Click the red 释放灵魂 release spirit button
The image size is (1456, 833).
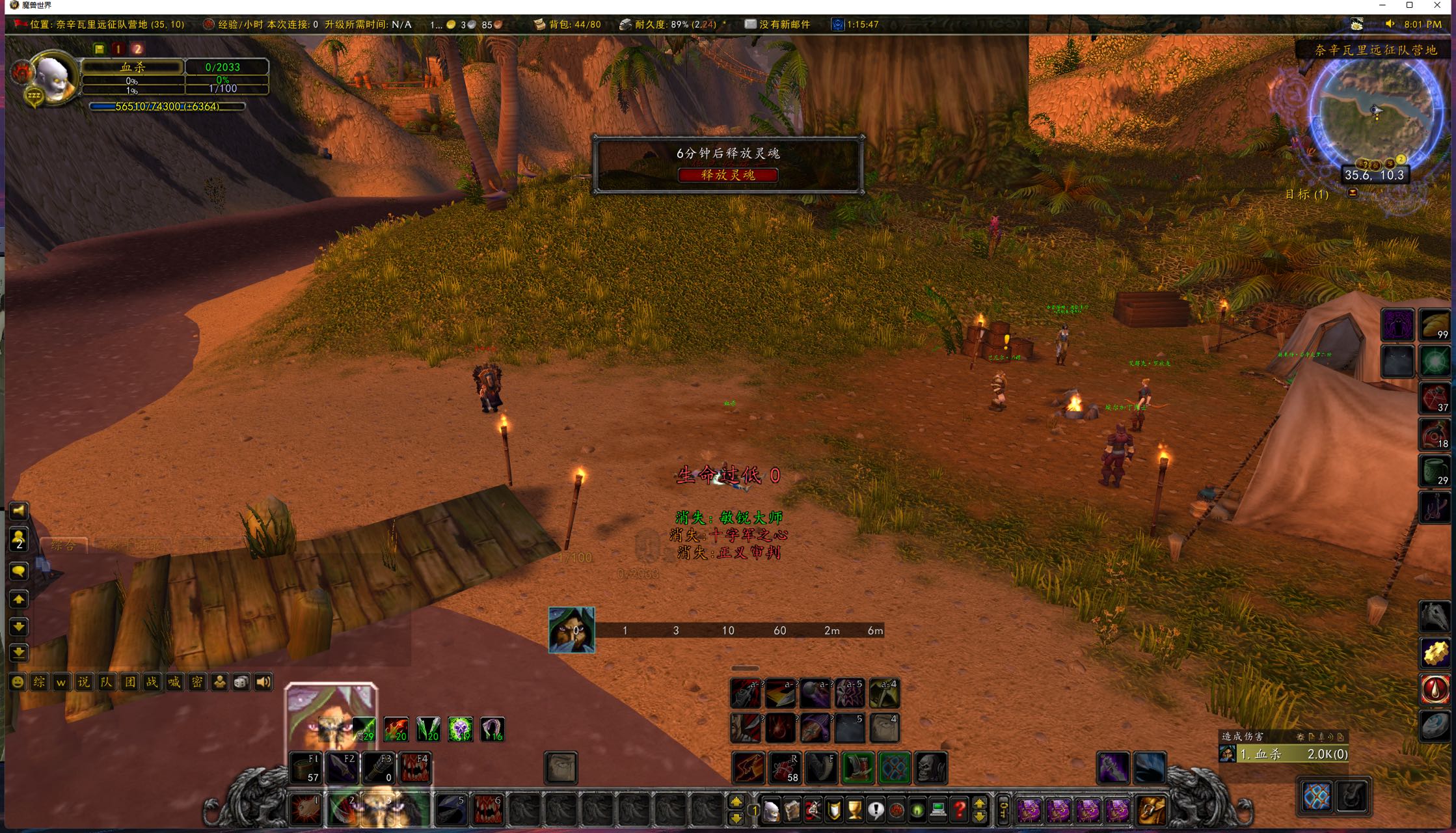727,175
